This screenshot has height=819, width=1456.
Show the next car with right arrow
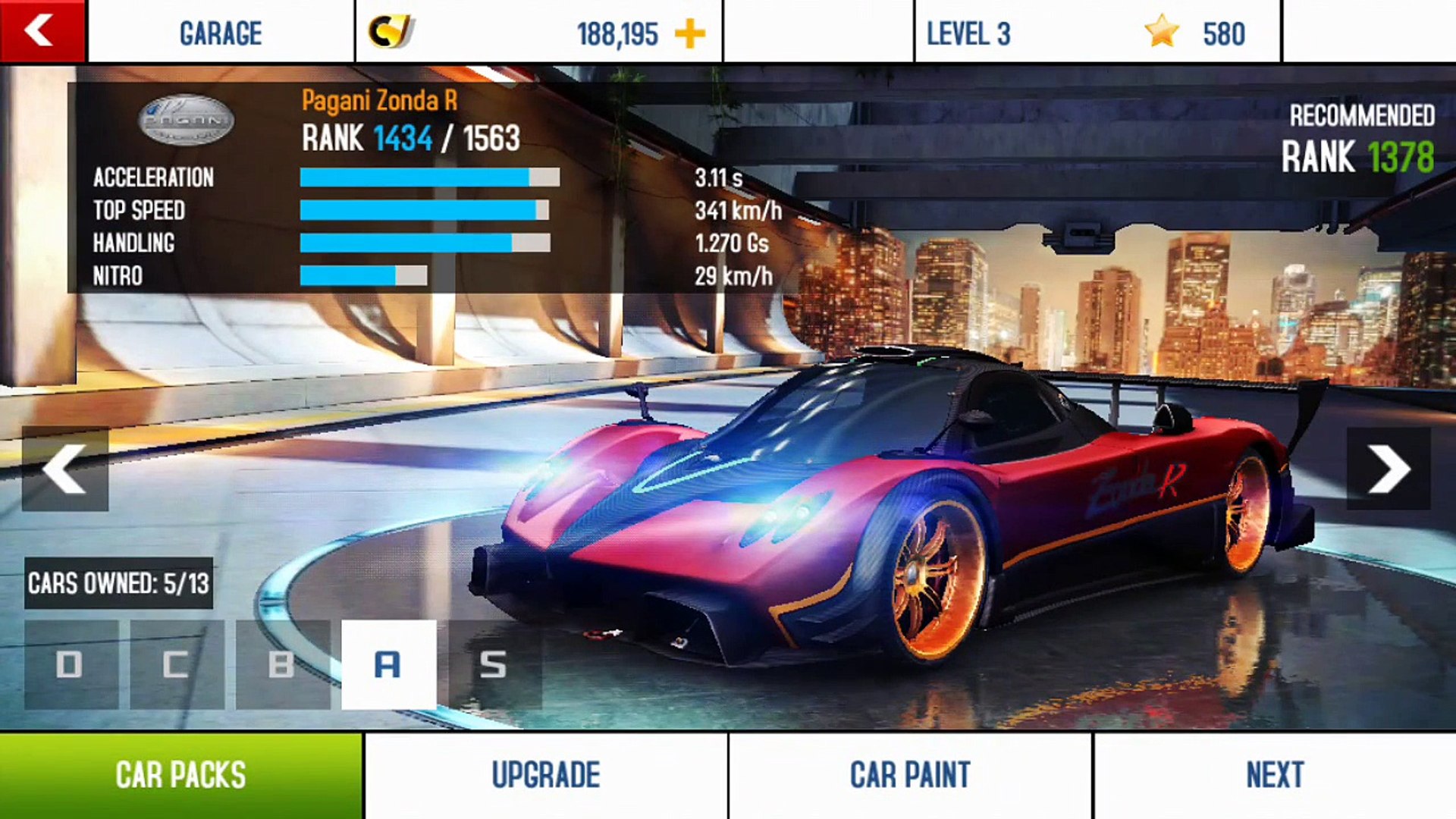point(1388,469)
